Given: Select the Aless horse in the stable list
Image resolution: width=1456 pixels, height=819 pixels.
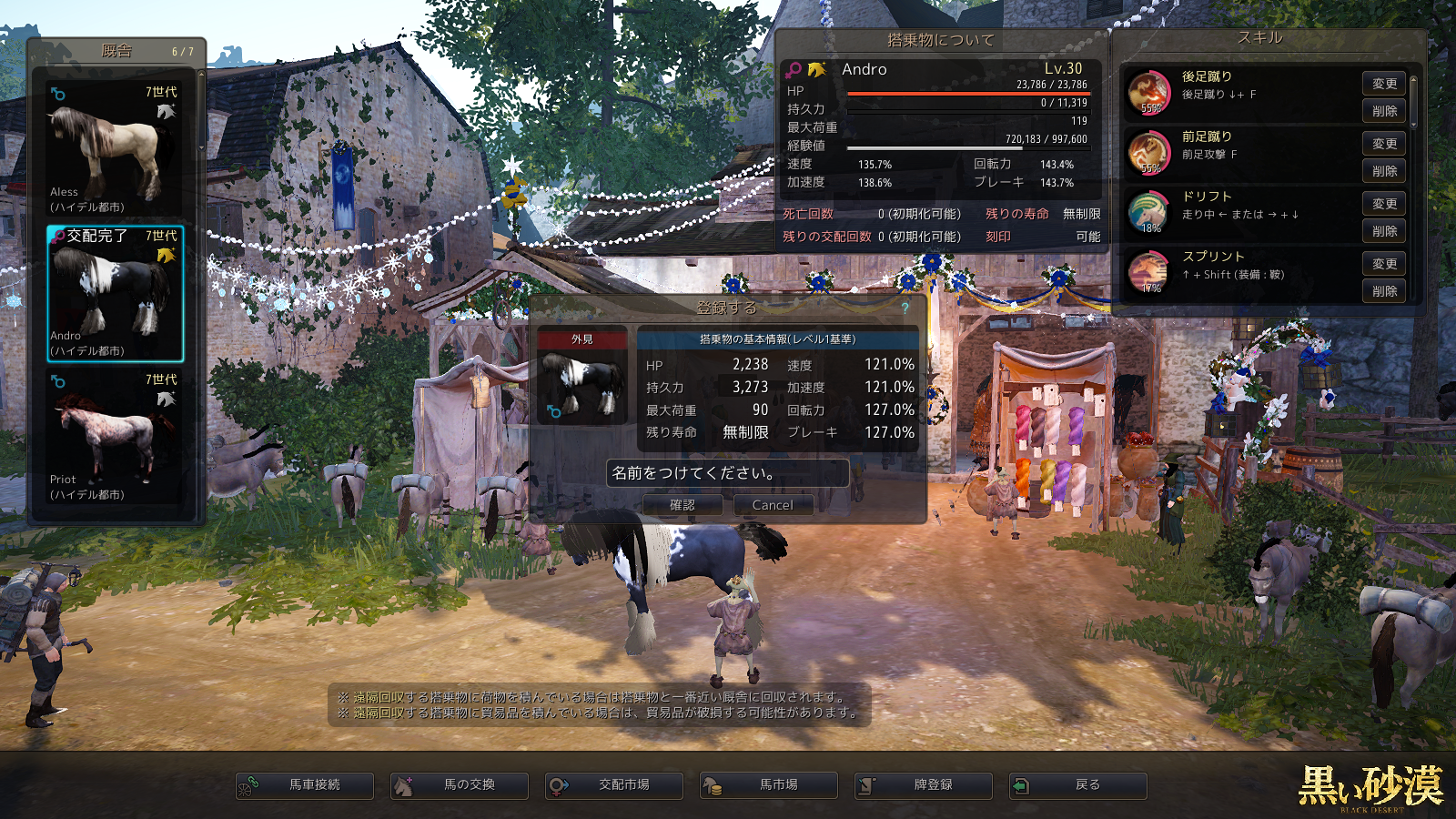Looking at the screenshot, I should point(115,150).
